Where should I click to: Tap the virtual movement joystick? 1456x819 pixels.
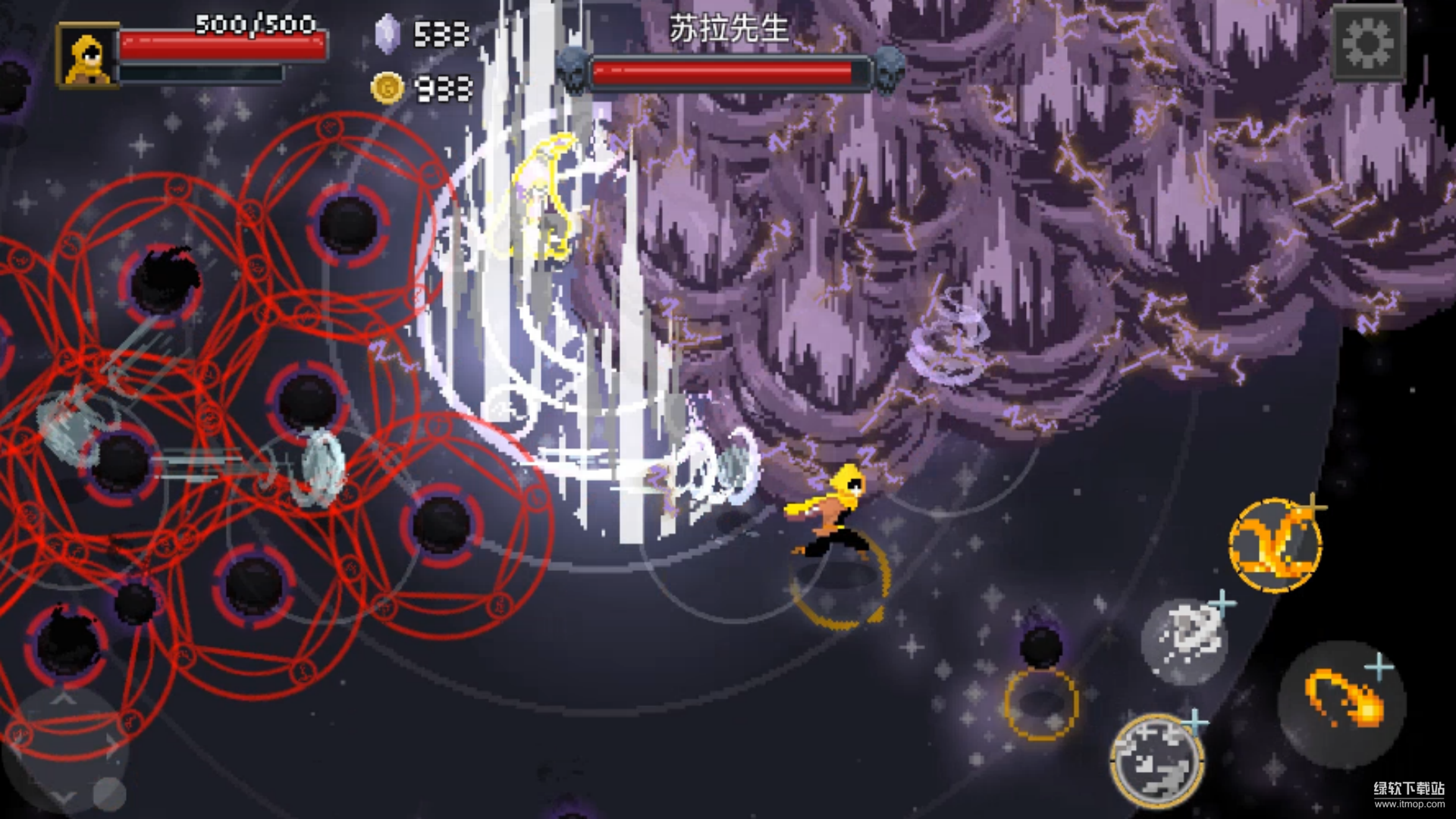(64, 747)
